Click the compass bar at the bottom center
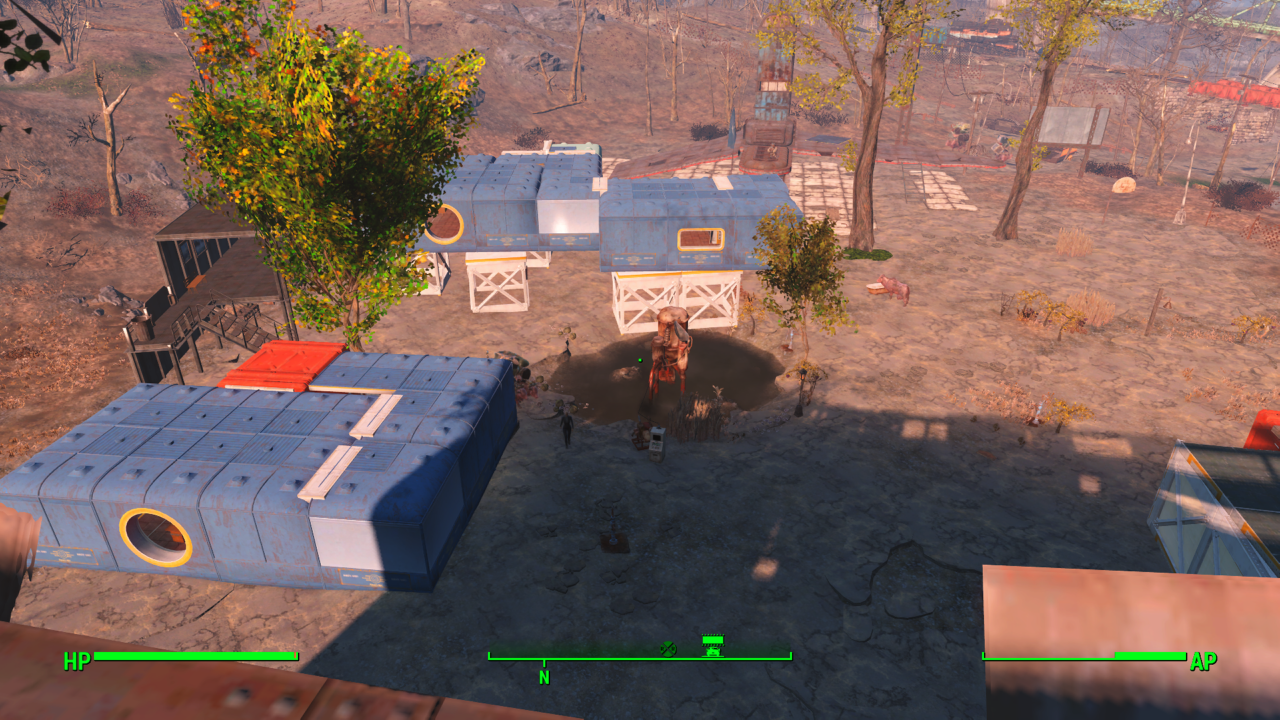 [x=640, y=658]
